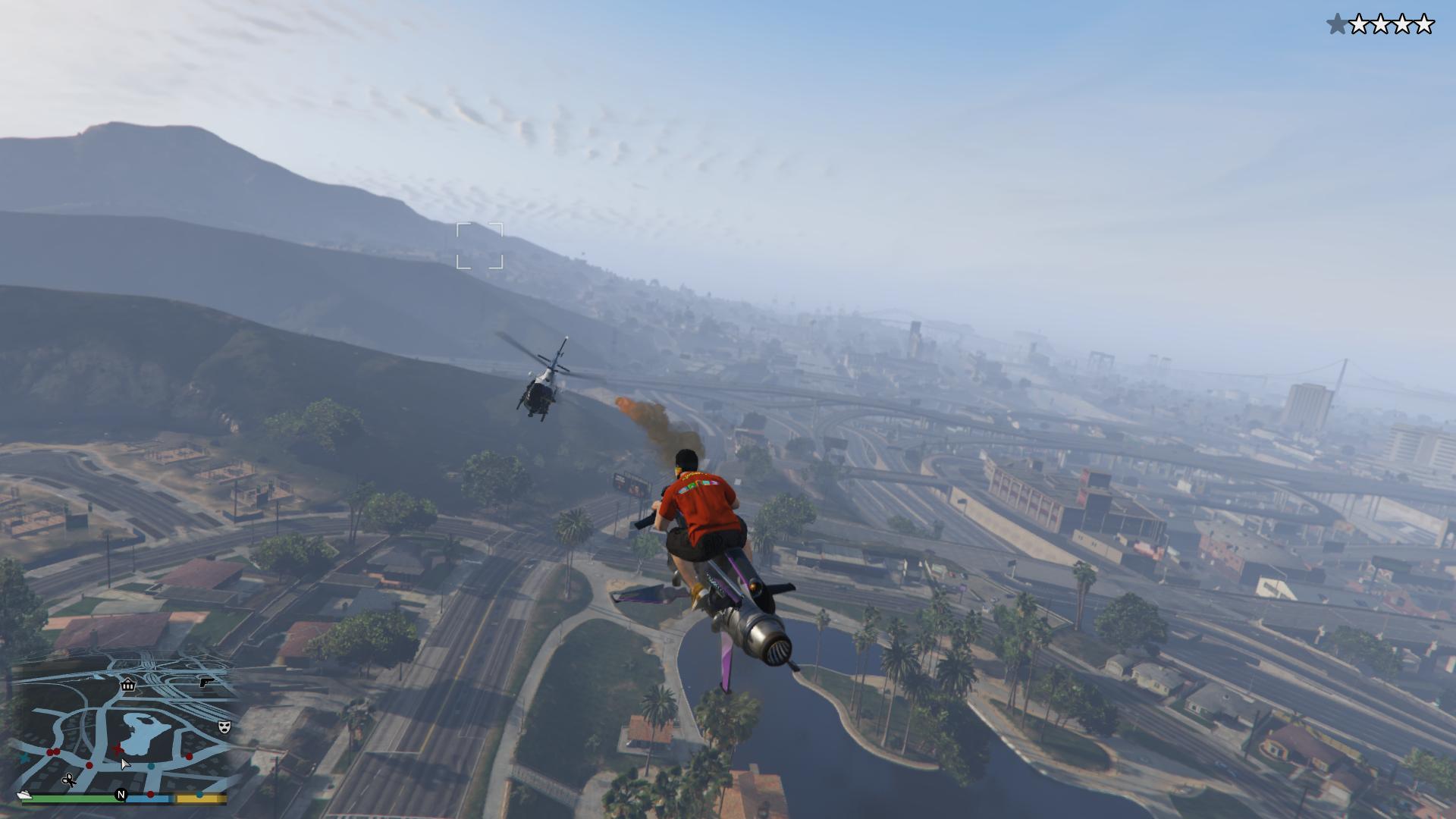Select the barbershop scissors icon on the minimap

tap(69, 781)
